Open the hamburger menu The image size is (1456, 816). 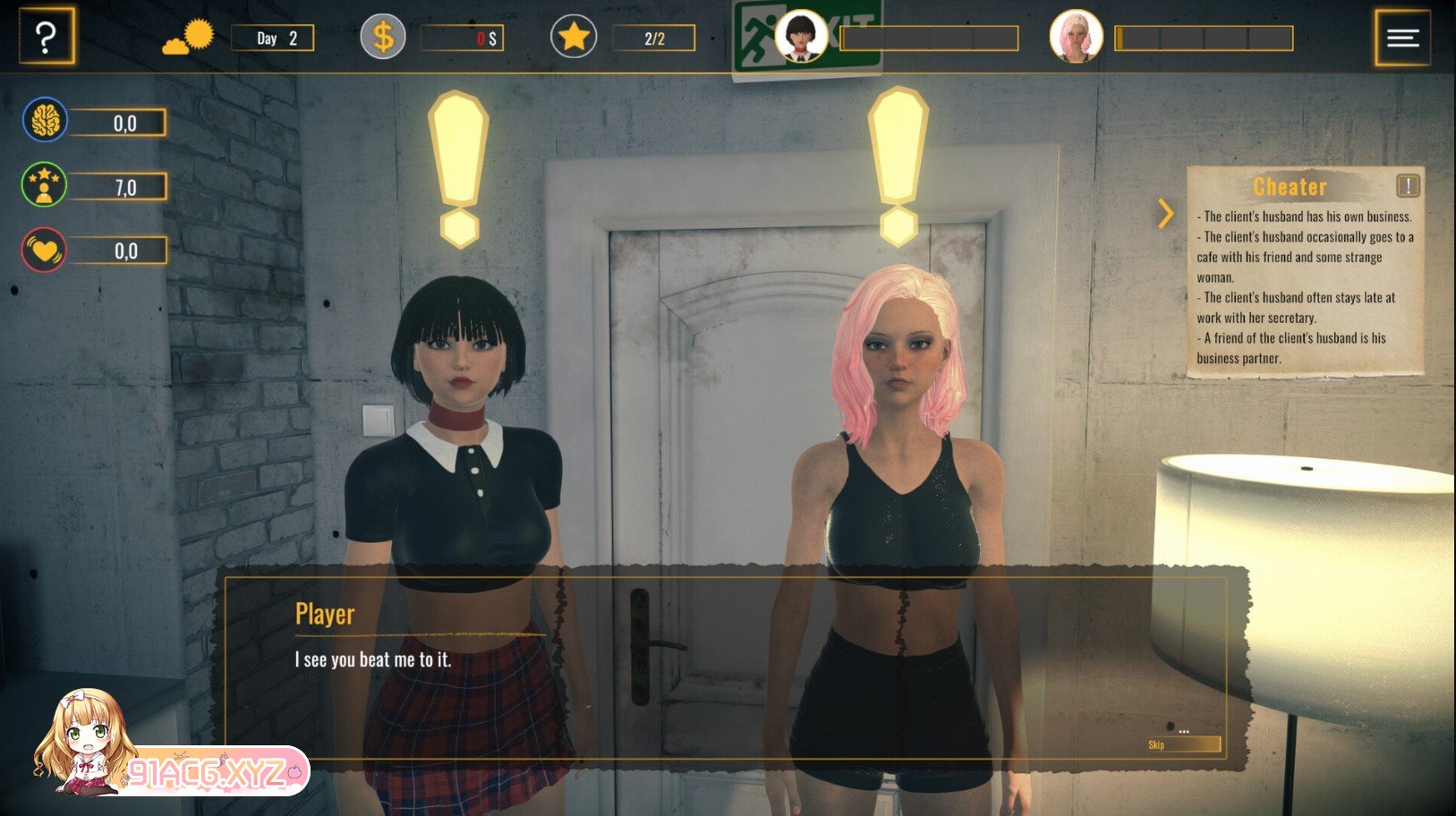click(1402, 37)
